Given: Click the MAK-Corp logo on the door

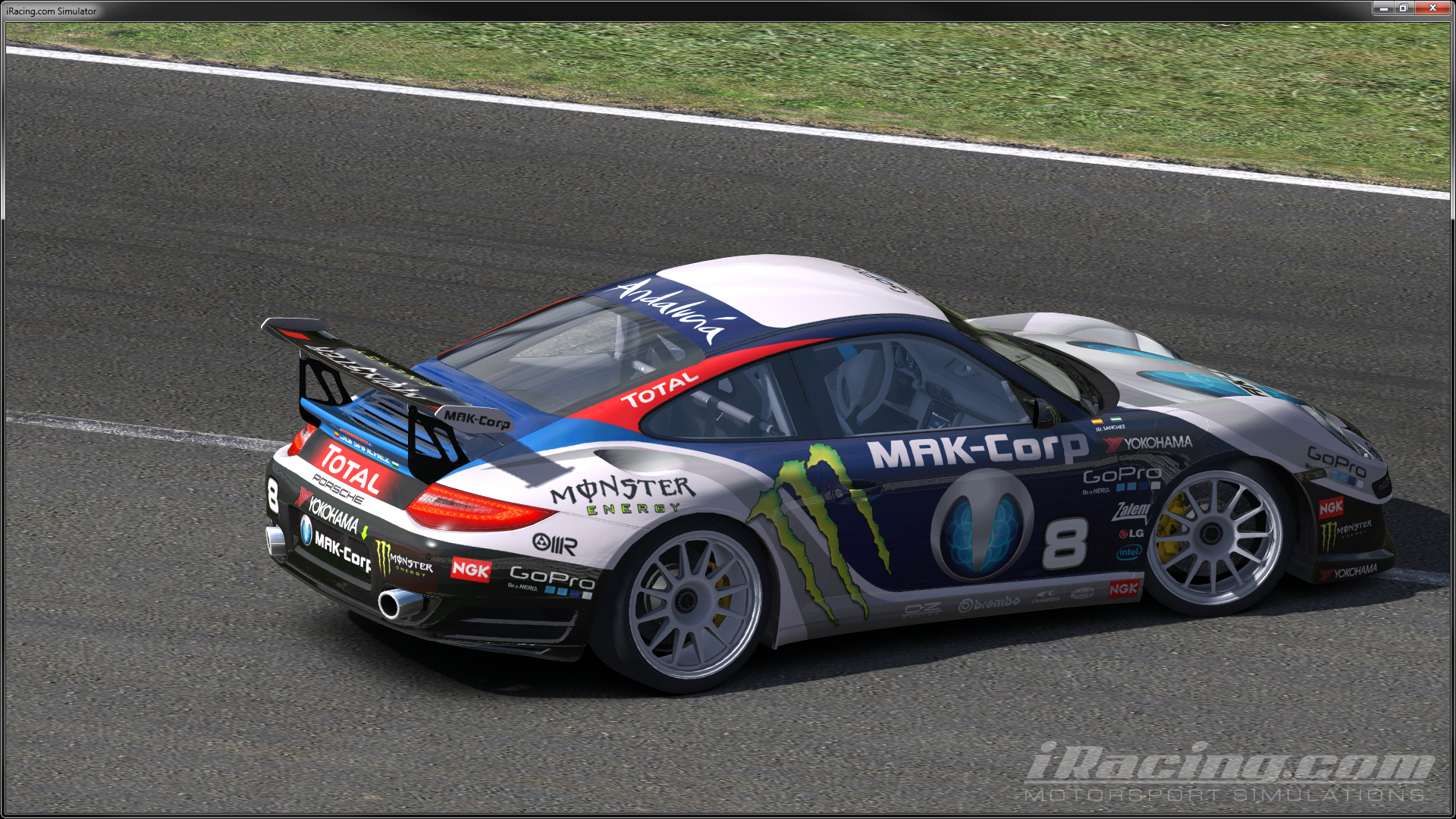Looking at the screenshot, I should click(x=978, y=448).
